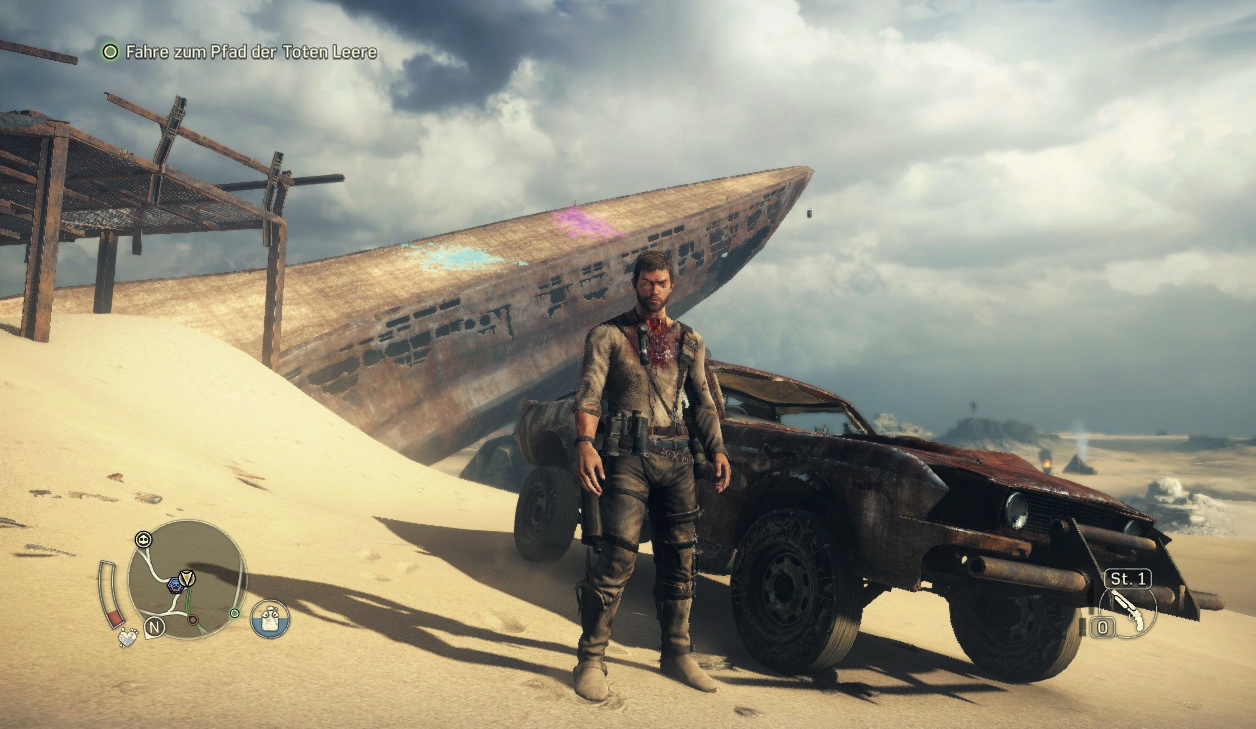Select the red circle waypoint on minimap
This screenshot has width=1256, height=729.
[193, 619]
